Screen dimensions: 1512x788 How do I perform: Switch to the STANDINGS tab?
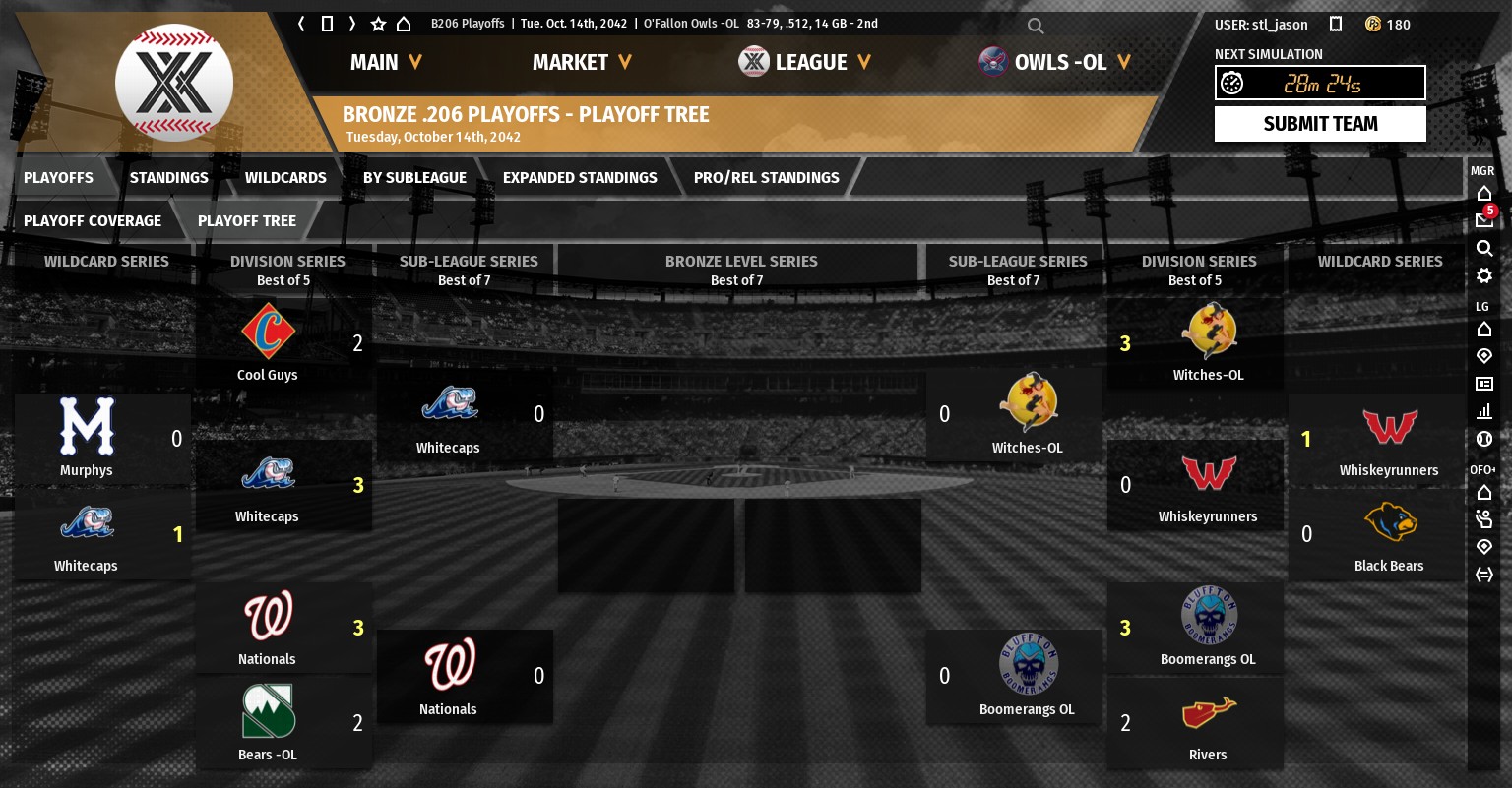click(x=168, y=178)
